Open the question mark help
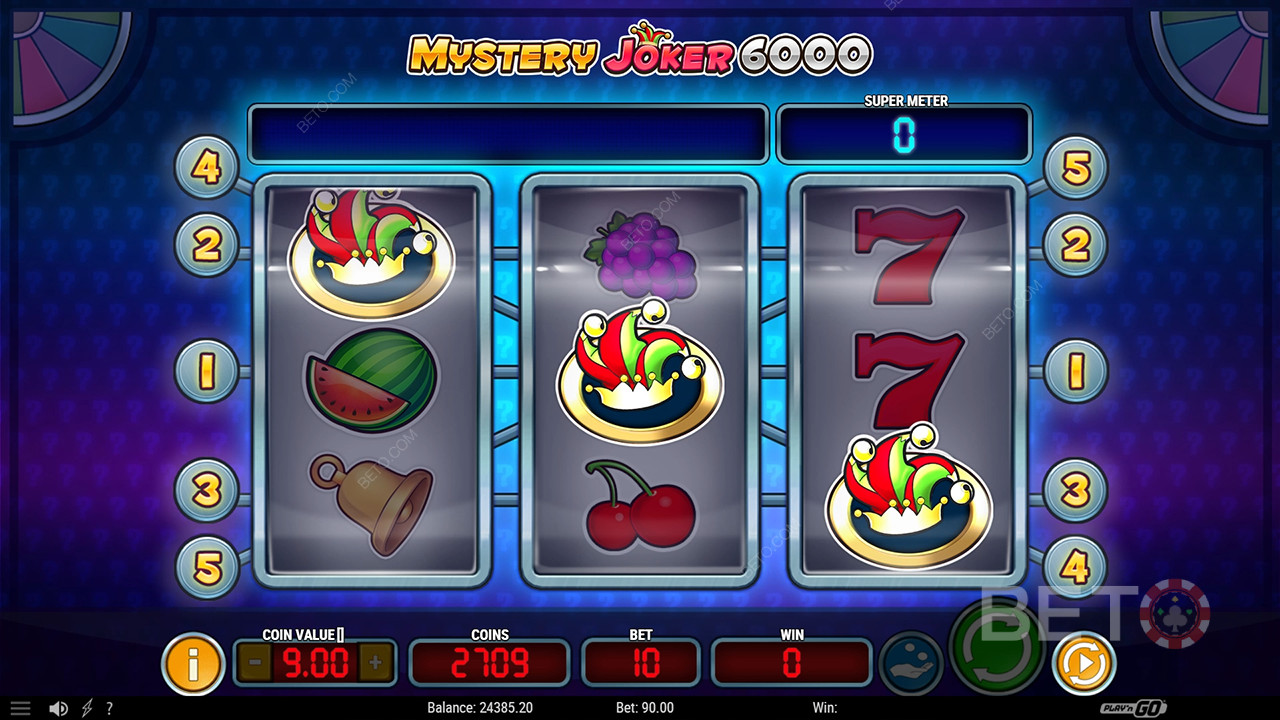 click(109, 708)
